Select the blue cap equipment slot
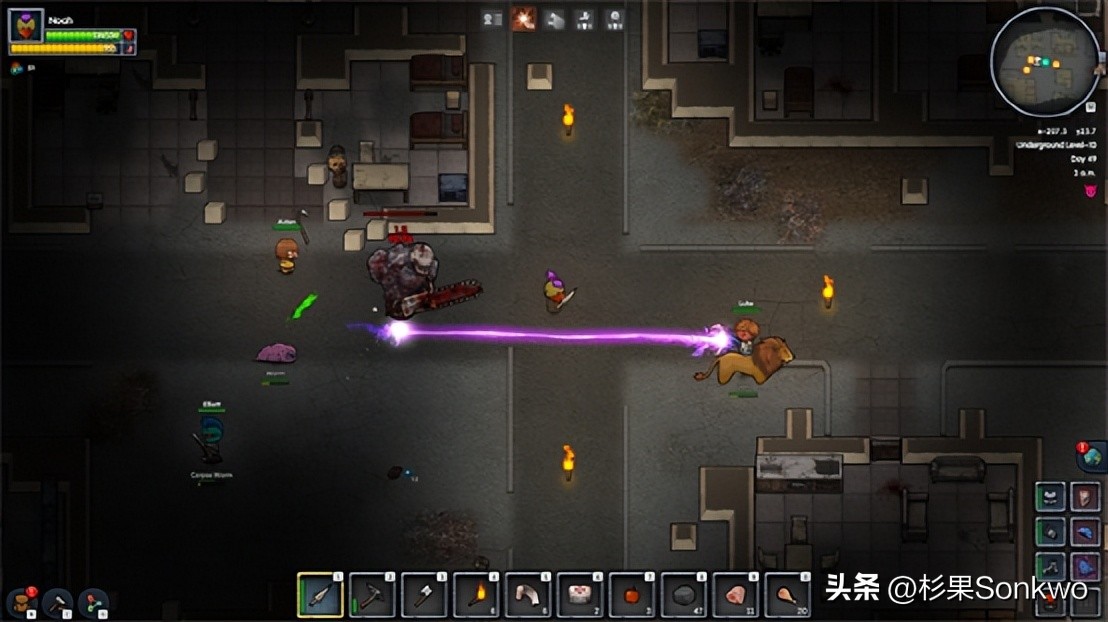 [1086, 531]
